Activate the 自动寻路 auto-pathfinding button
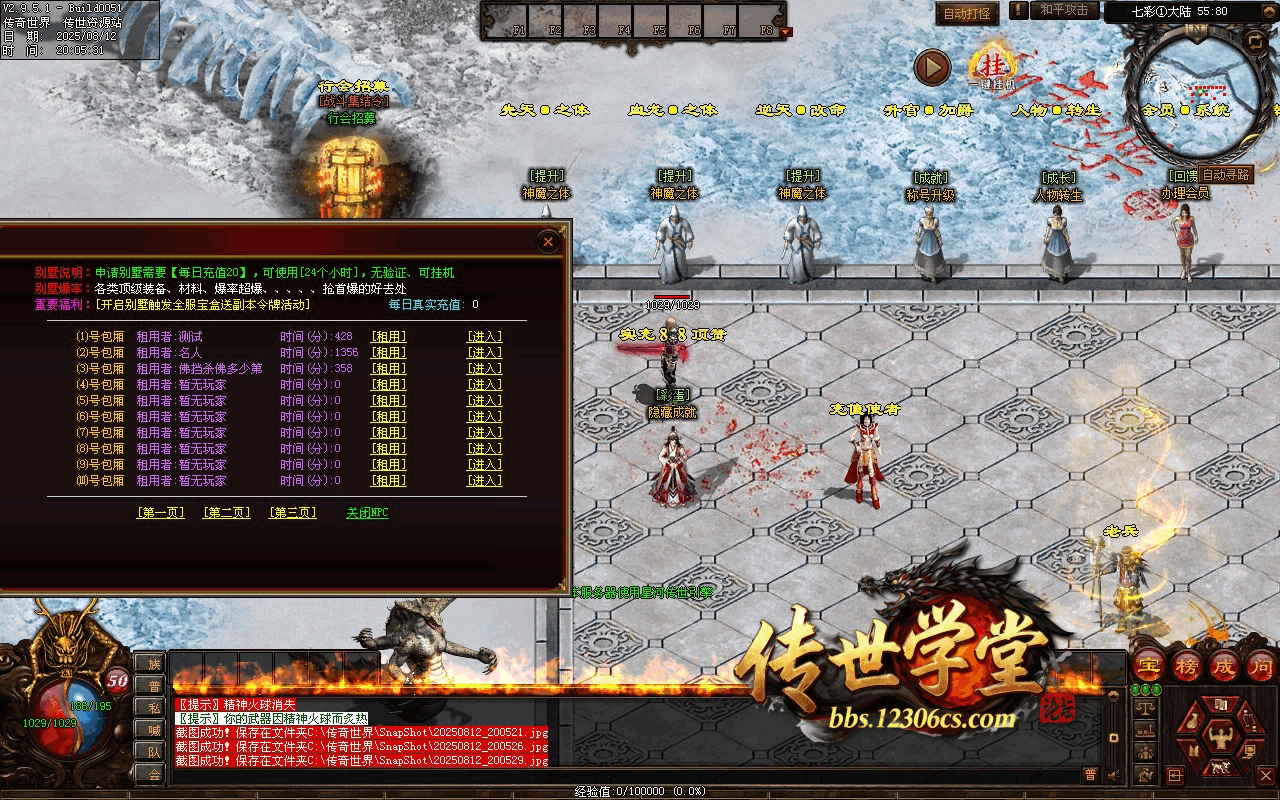This screenshot has width=1280, height=800. coord(1226,174)
